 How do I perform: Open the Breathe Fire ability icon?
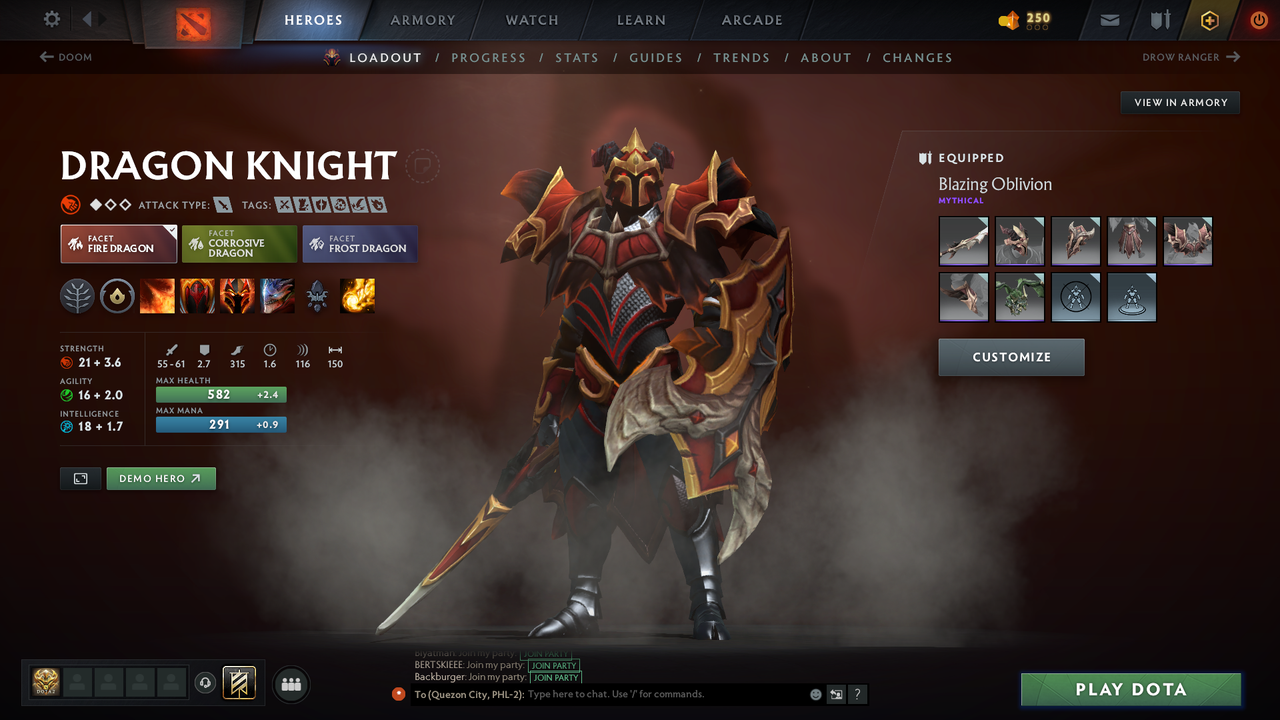click(x=157, y=296)
